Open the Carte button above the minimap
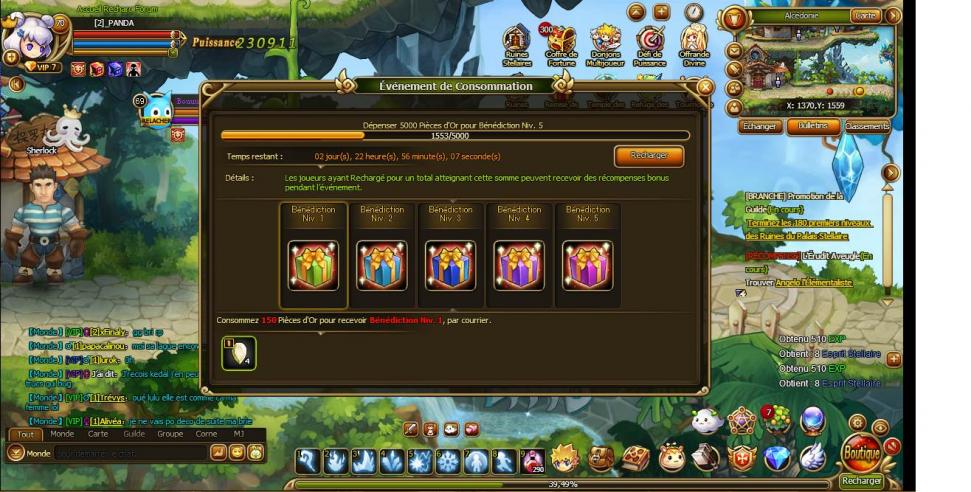Viewport: 971px width, 492px height. coord(865,16)
